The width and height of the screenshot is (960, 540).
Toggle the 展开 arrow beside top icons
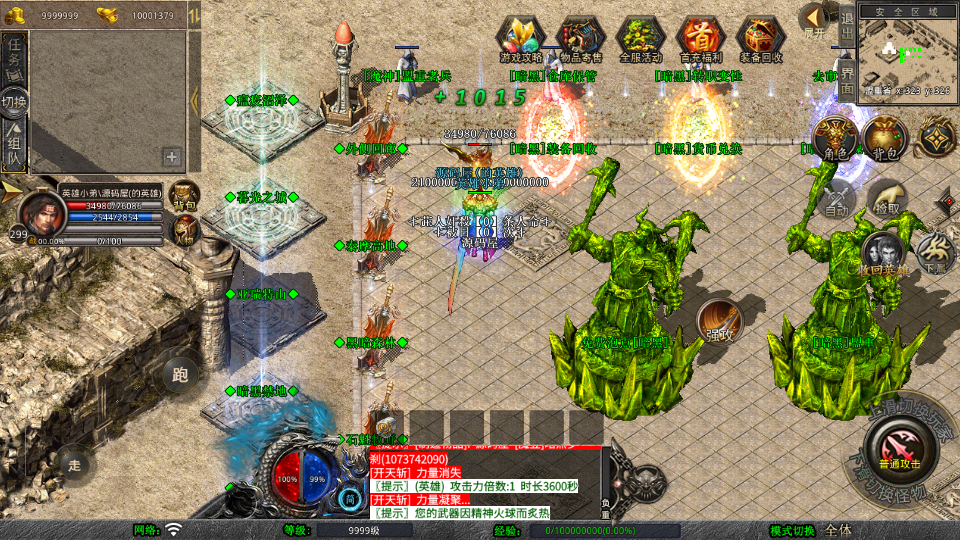[815, 22]
